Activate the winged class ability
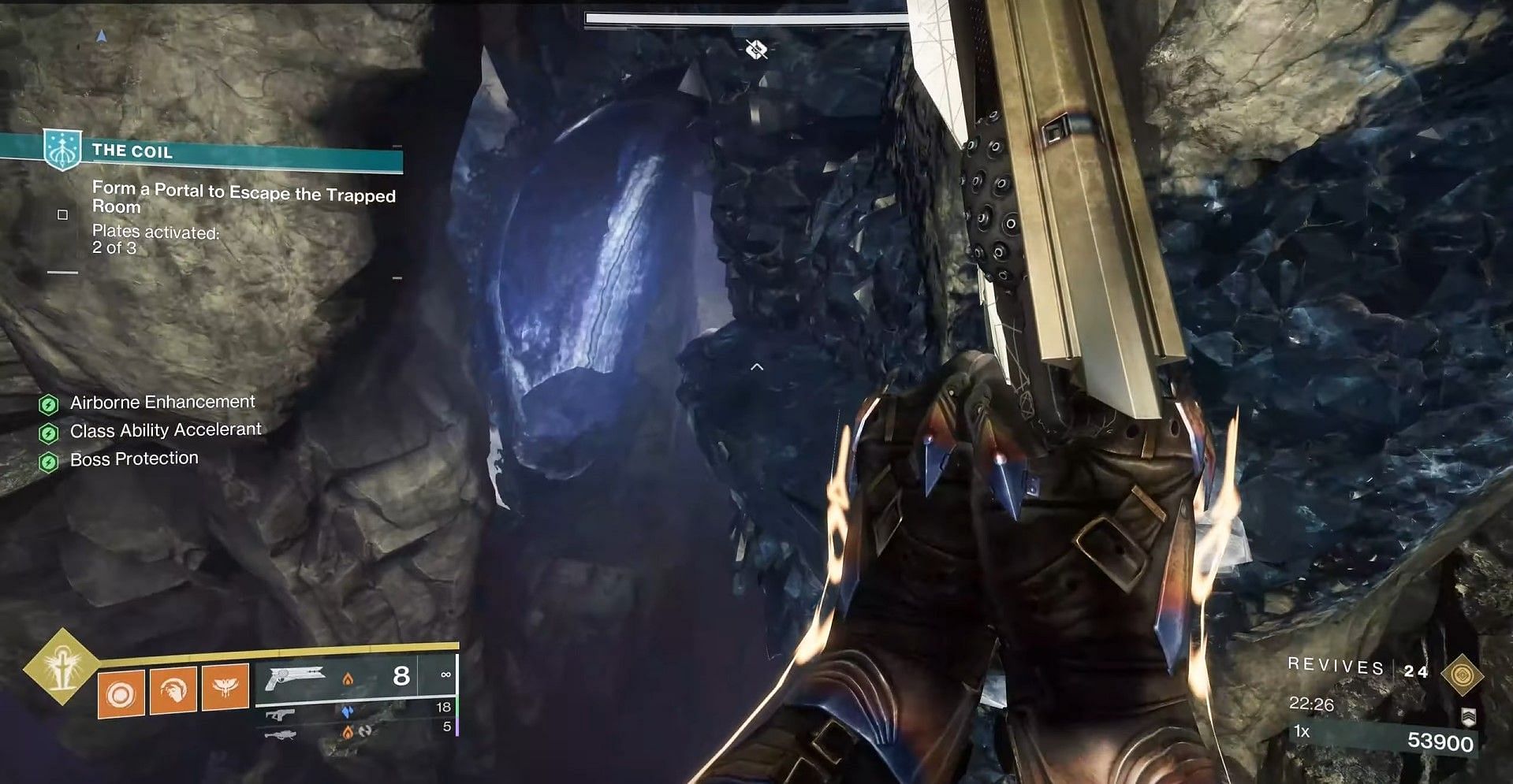 225,687
